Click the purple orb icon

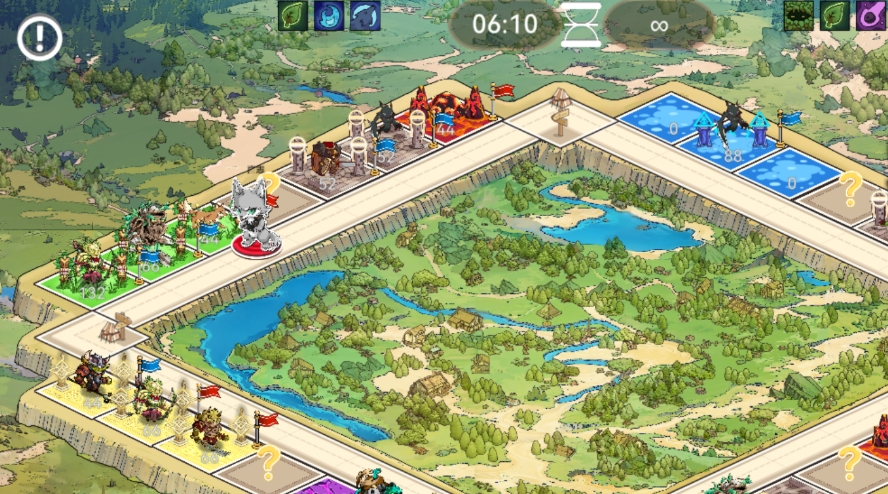coord(870,15)
